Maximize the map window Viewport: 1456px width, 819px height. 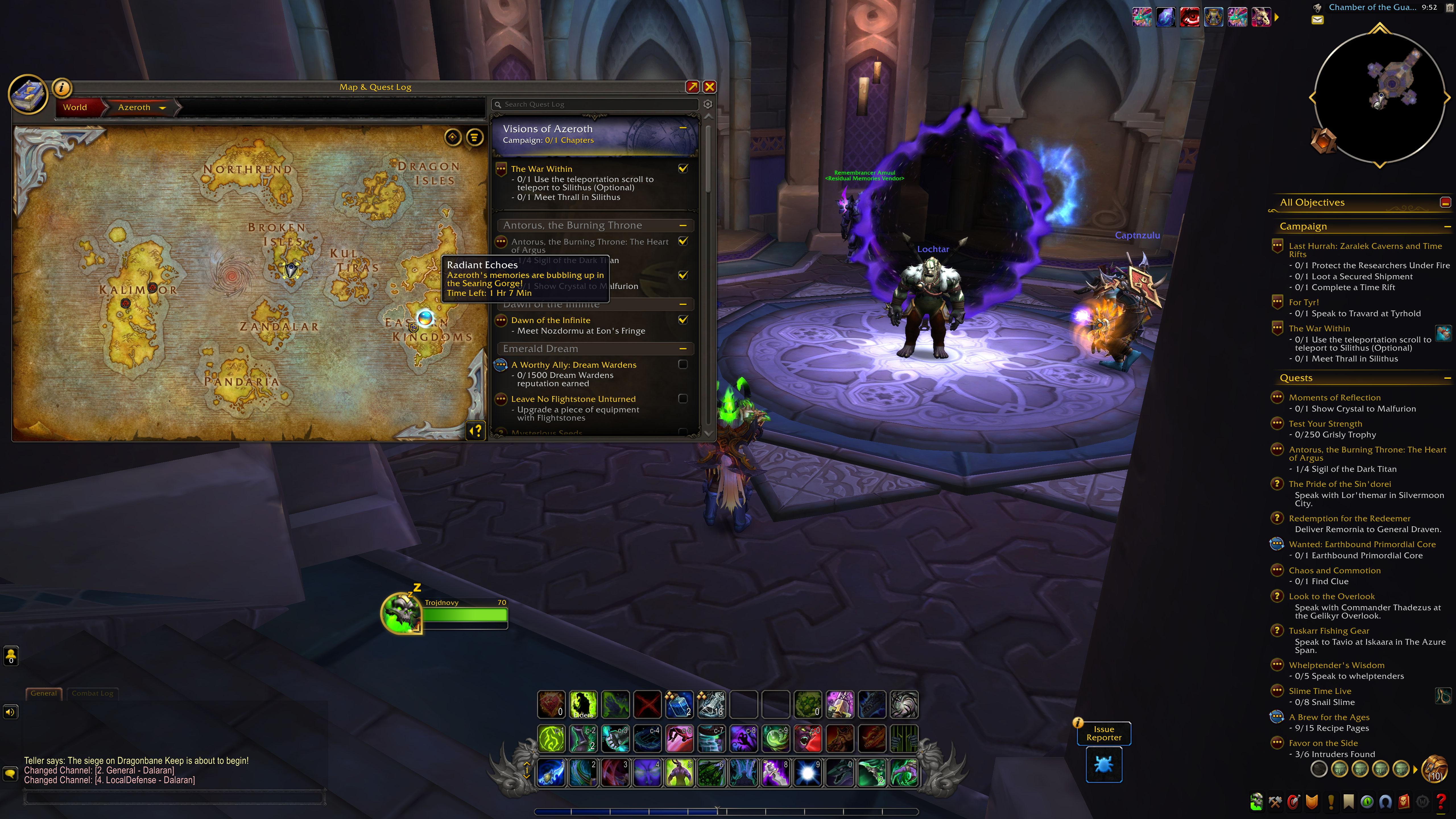tap(692, 86)
